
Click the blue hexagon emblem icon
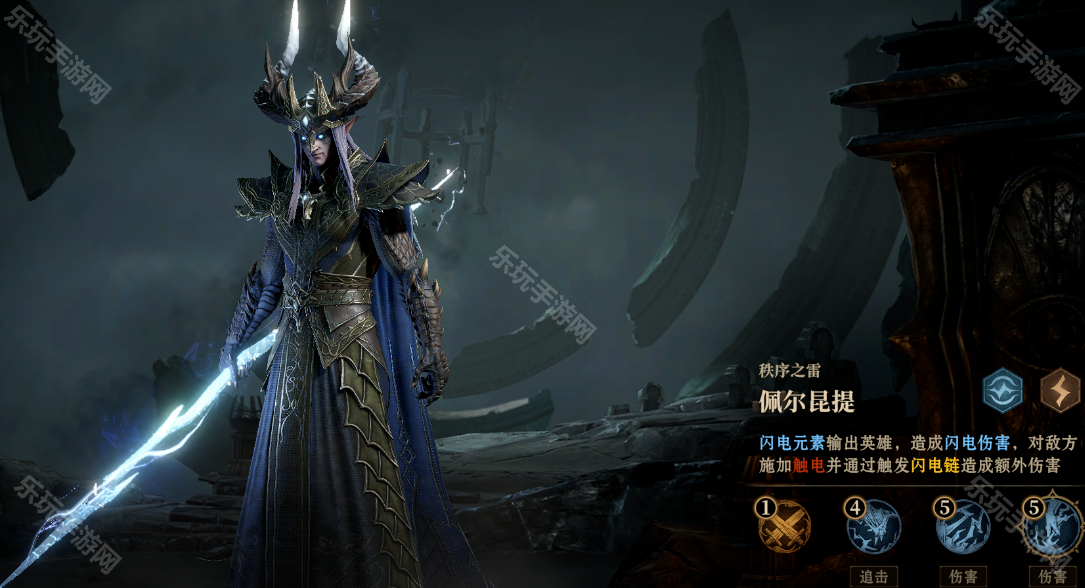(x=1002, y=390)
